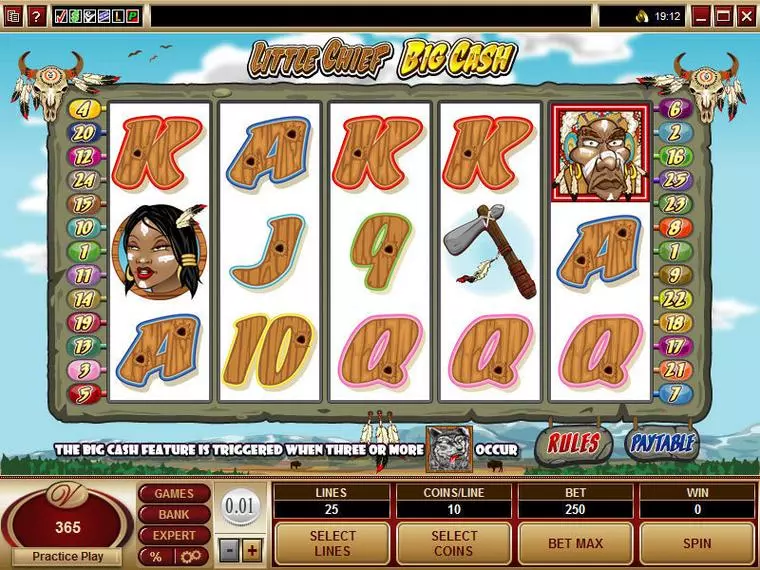Show the Paytable

point(662,443)
